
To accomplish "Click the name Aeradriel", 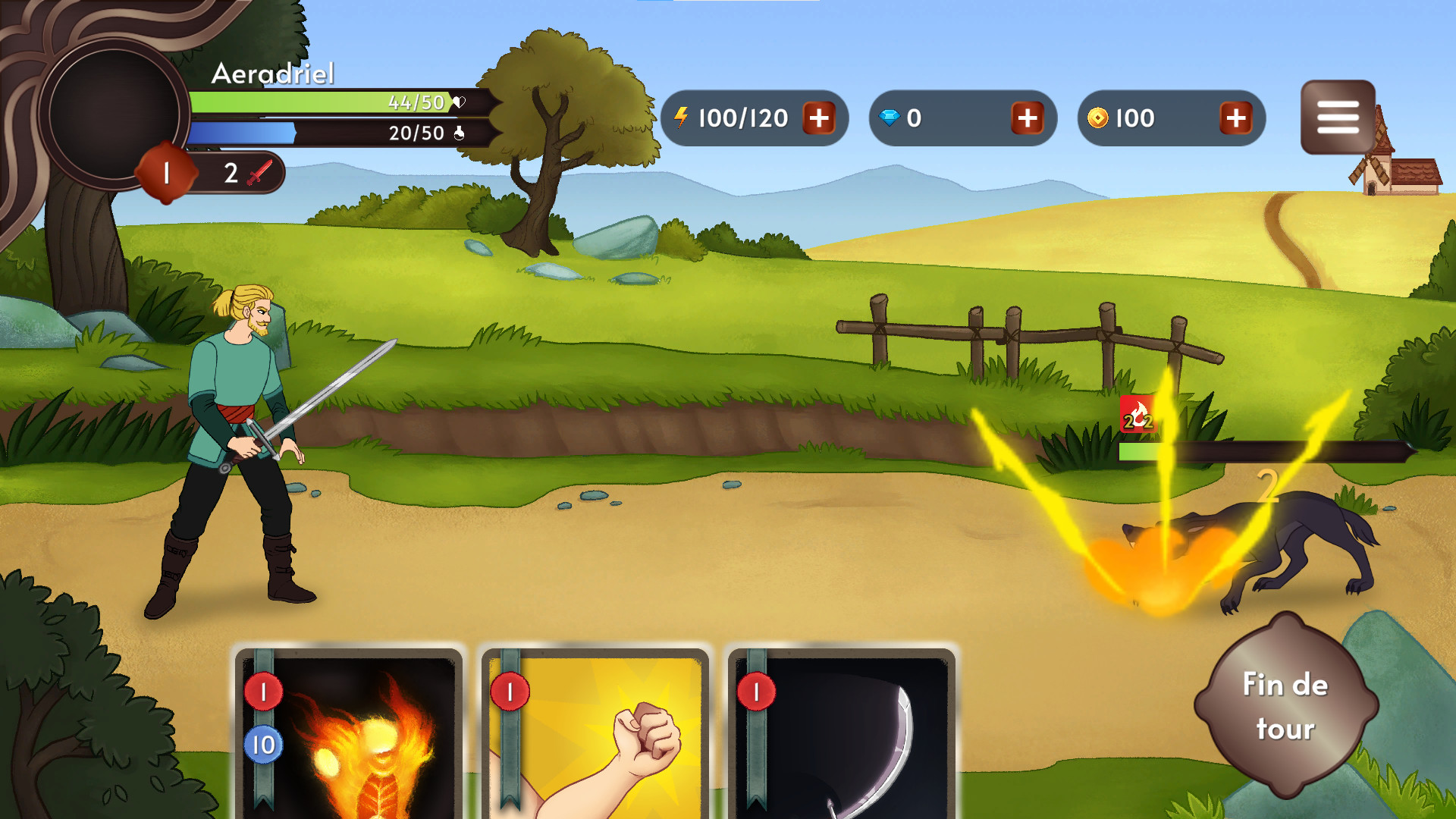I will 273,74.
